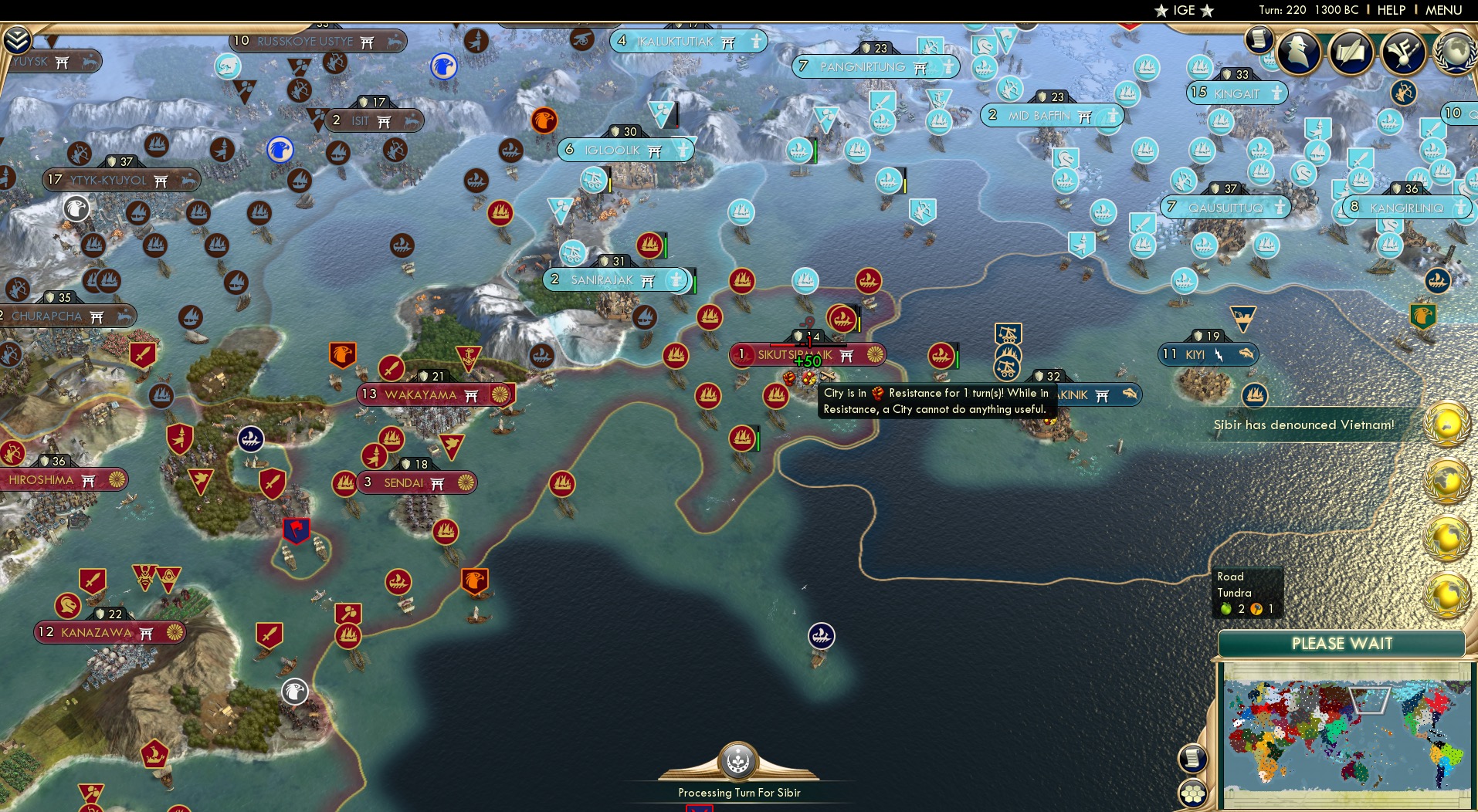The image size is (1478, 812).
Task: Click the notification scroll icon at top right
Action: [x=1259, y=40]
